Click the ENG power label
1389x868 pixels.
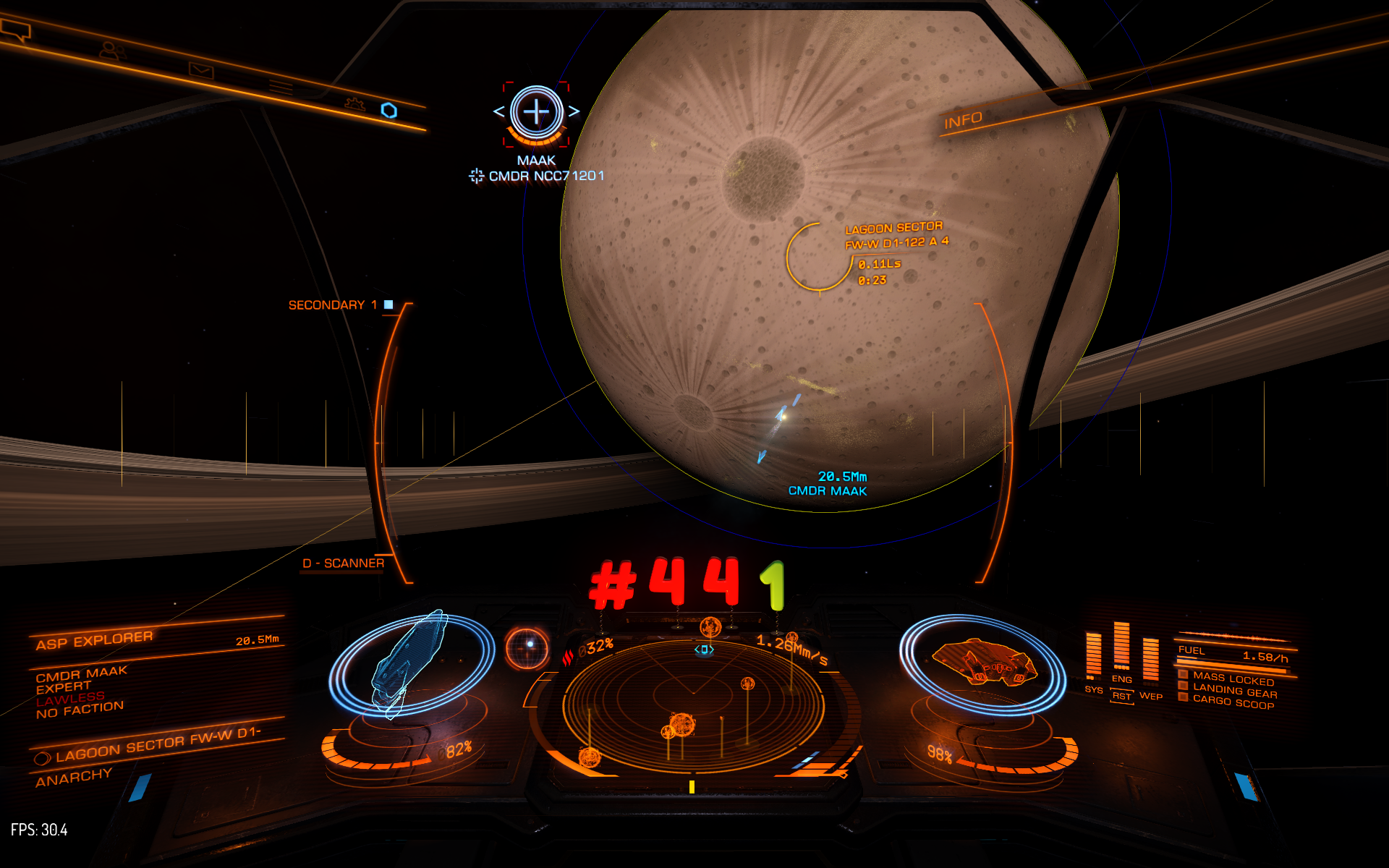point(1121,679)
